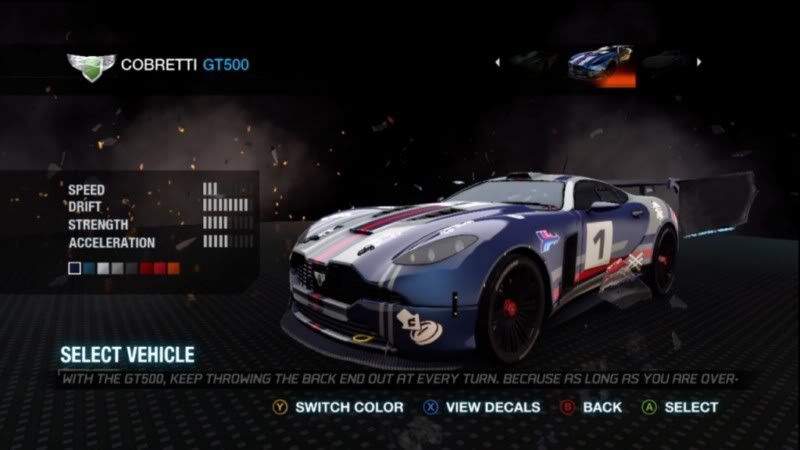Select the charcoal dark gray color swatch
Screen dimensions: 800x450
point(132,268)
